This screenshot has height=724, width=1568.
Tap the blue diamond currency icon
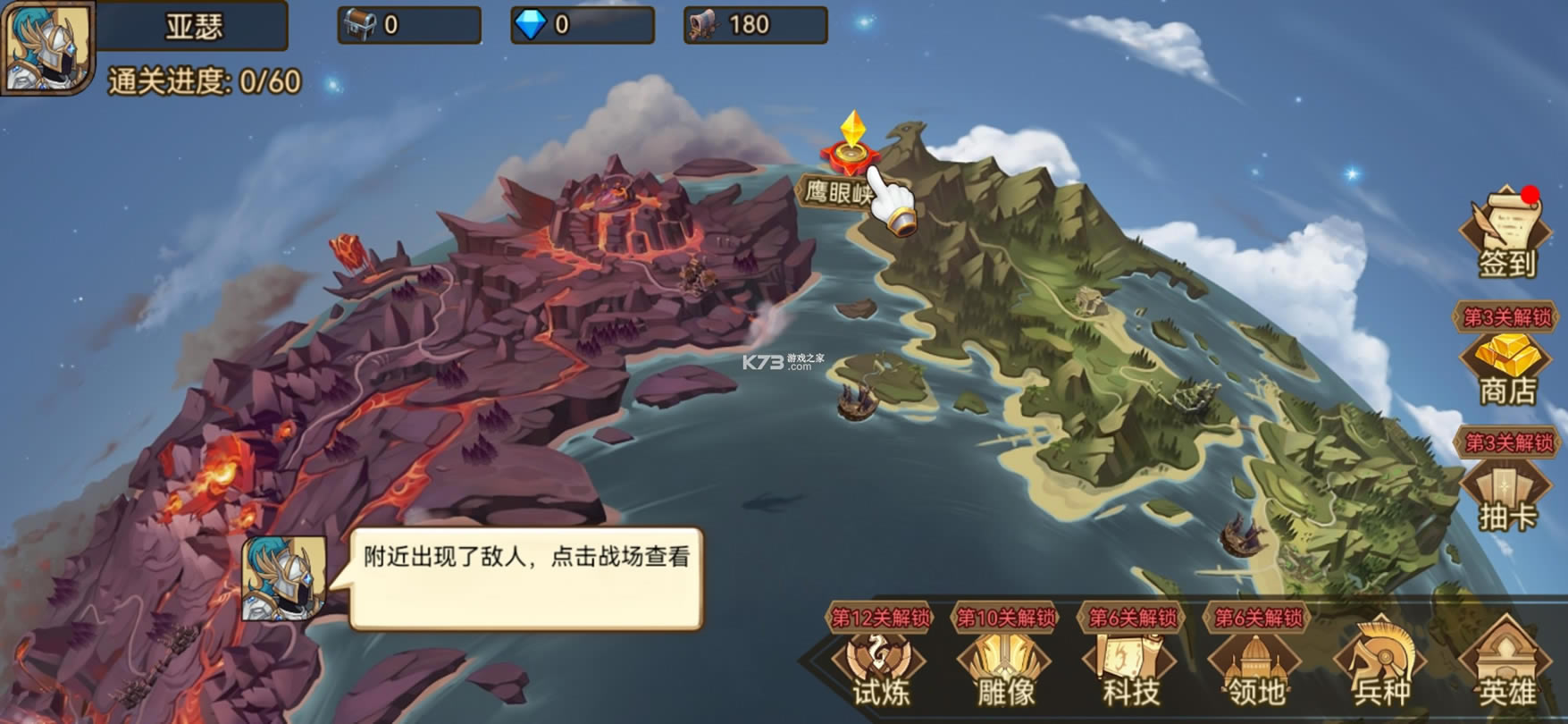[x=531, y=25]
